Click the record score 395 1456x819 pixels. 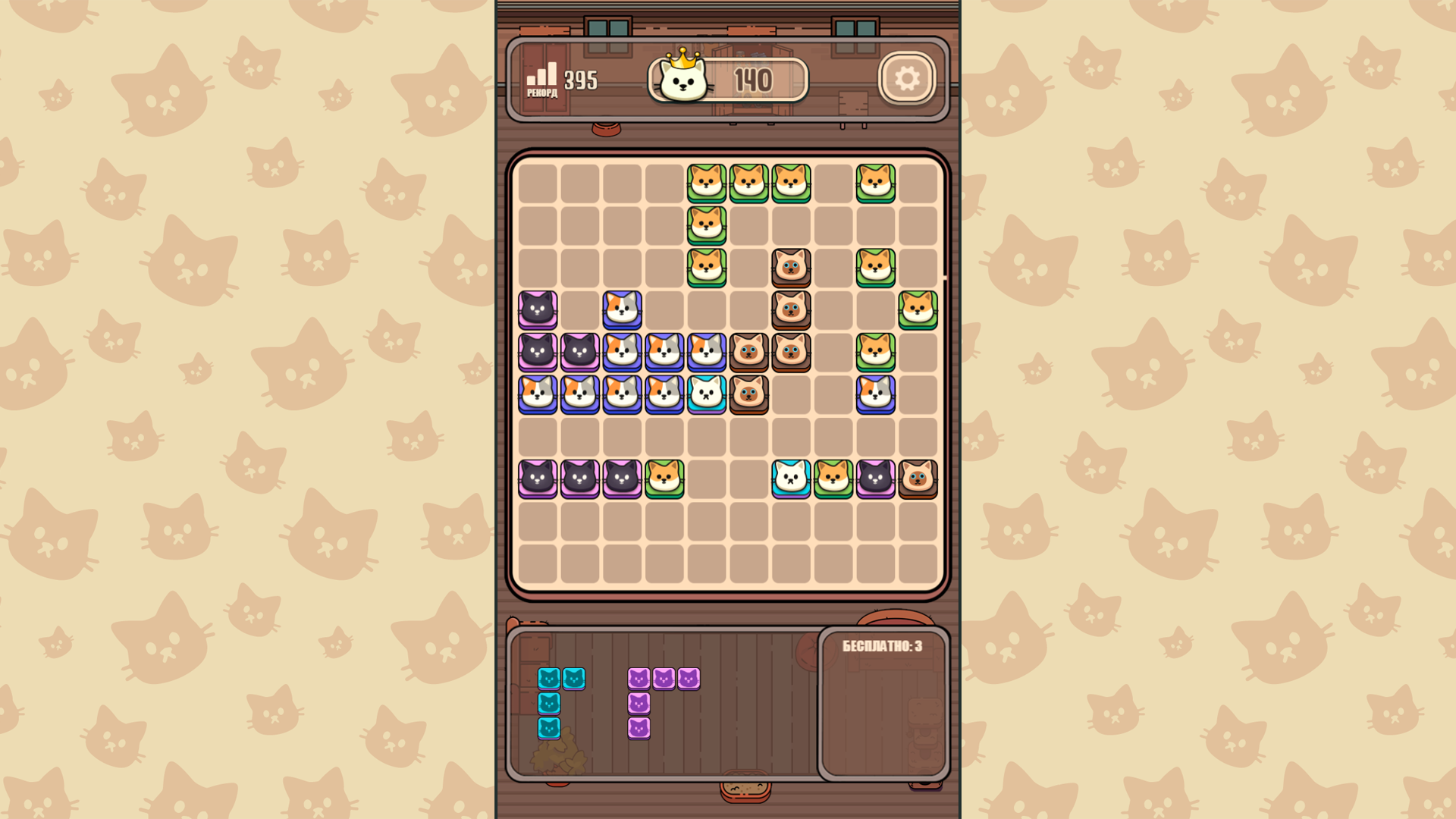582,78
